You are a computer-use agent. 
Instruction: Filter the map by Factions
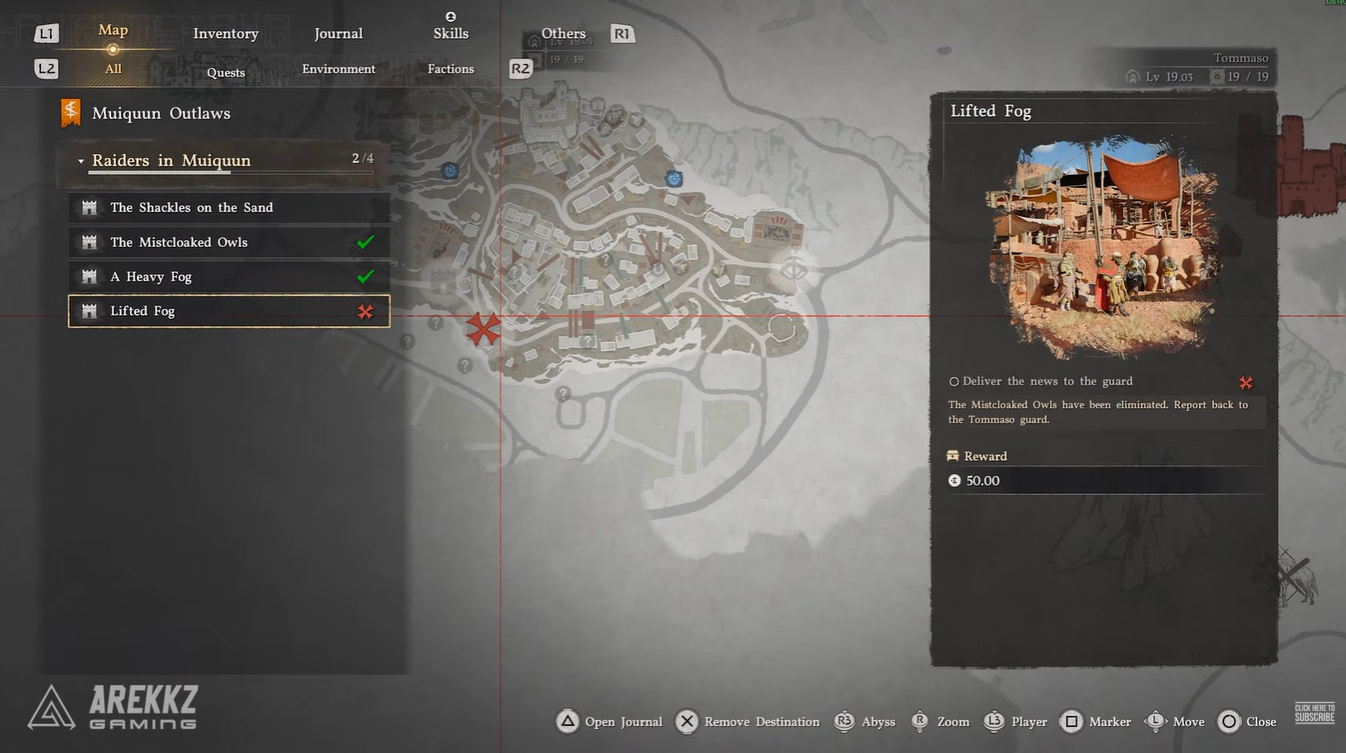coord(451,69)
